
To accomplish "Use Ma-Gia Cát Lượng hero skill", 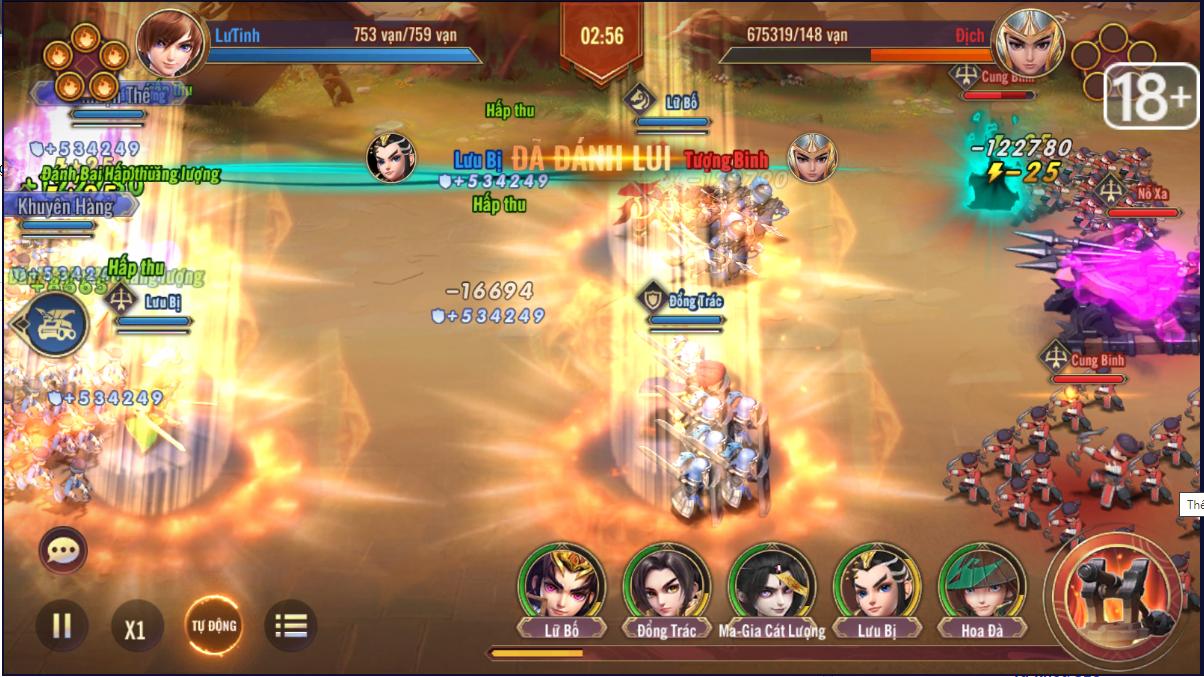I will coord(771,585).
